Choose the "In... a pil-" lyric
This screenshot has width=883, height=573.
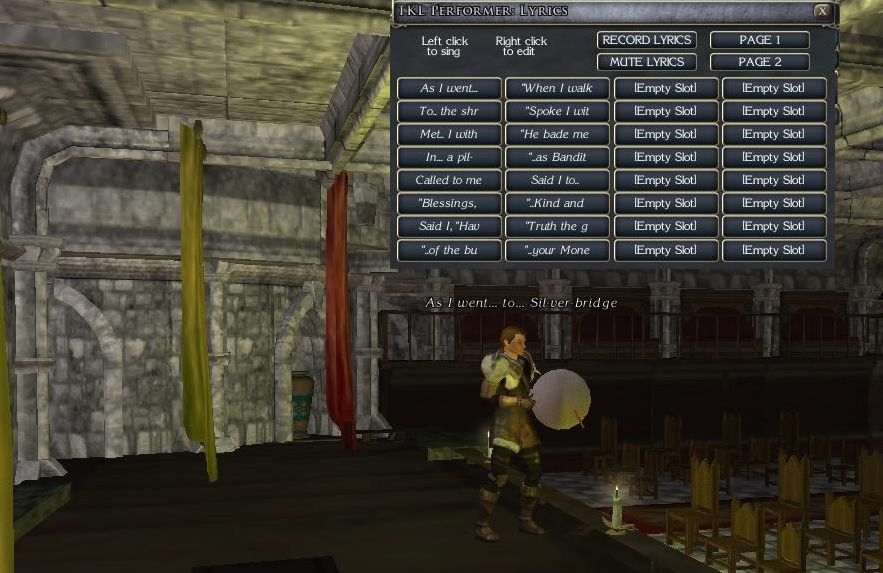(x=449, y=157)
